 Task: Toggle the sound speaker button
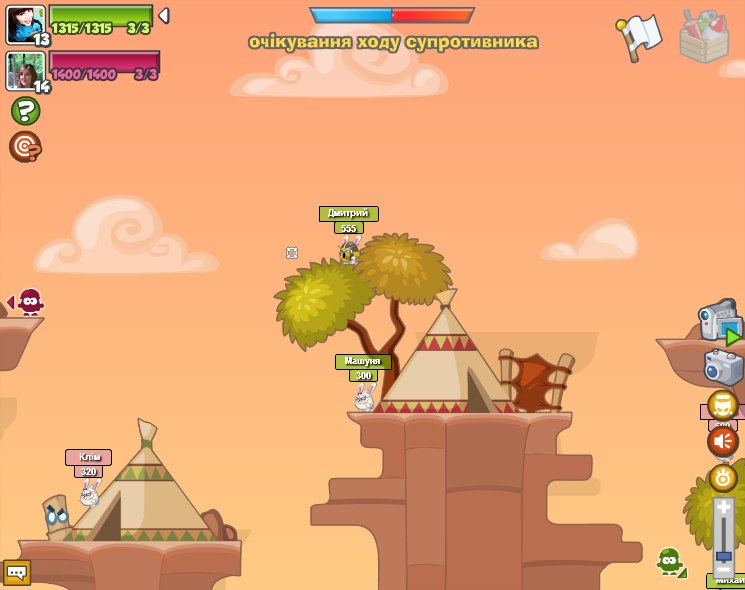point(723,441)
